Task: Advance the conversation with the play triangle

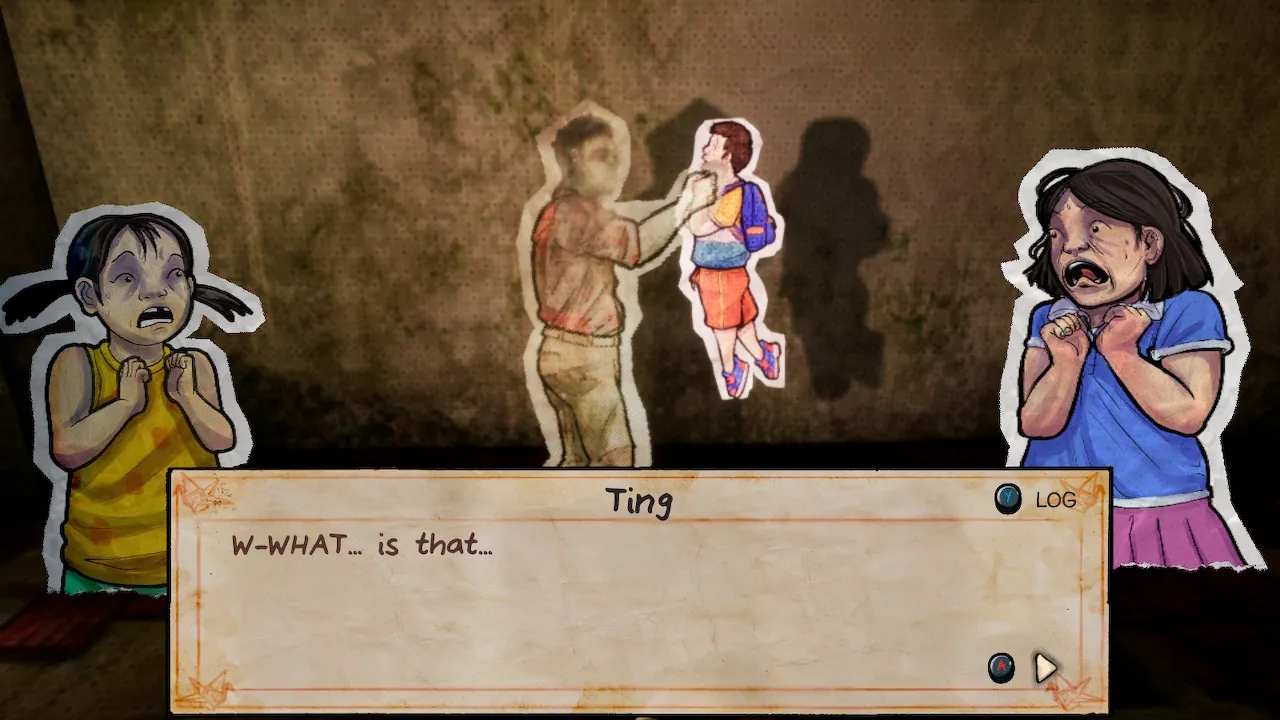Action: [x=1046, y=667]
